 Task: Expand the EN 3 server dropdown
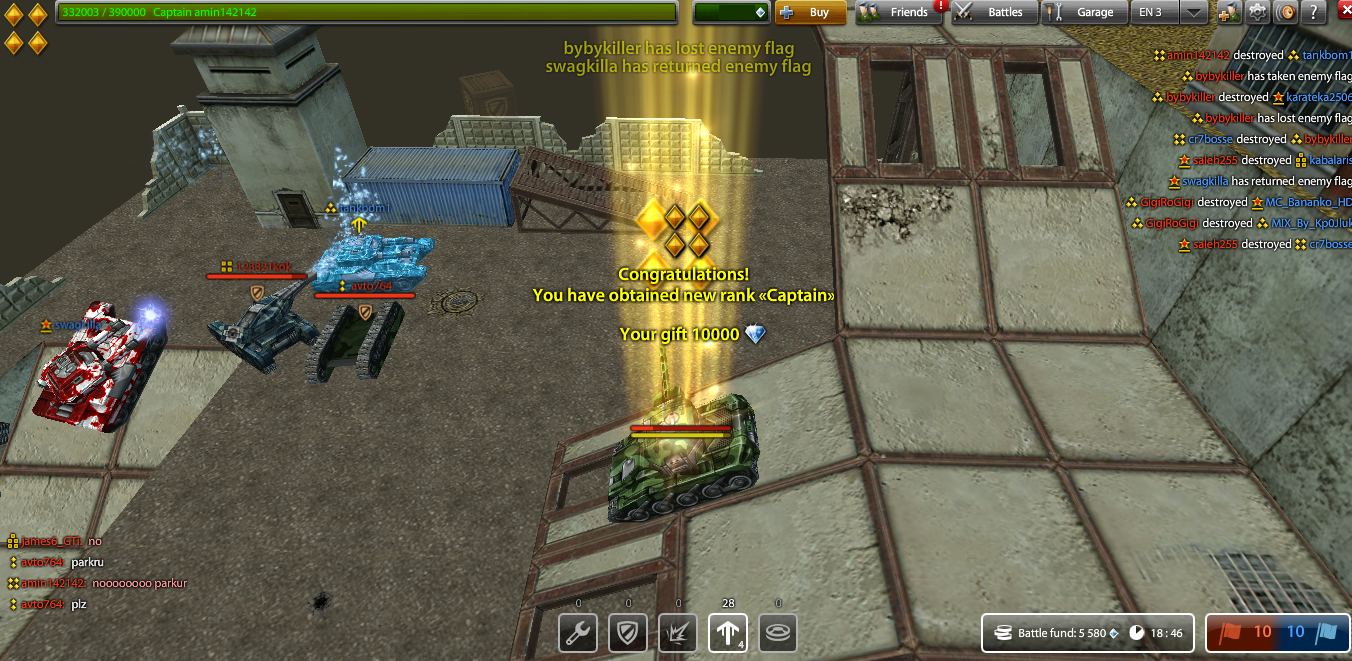pos(1194,13)
